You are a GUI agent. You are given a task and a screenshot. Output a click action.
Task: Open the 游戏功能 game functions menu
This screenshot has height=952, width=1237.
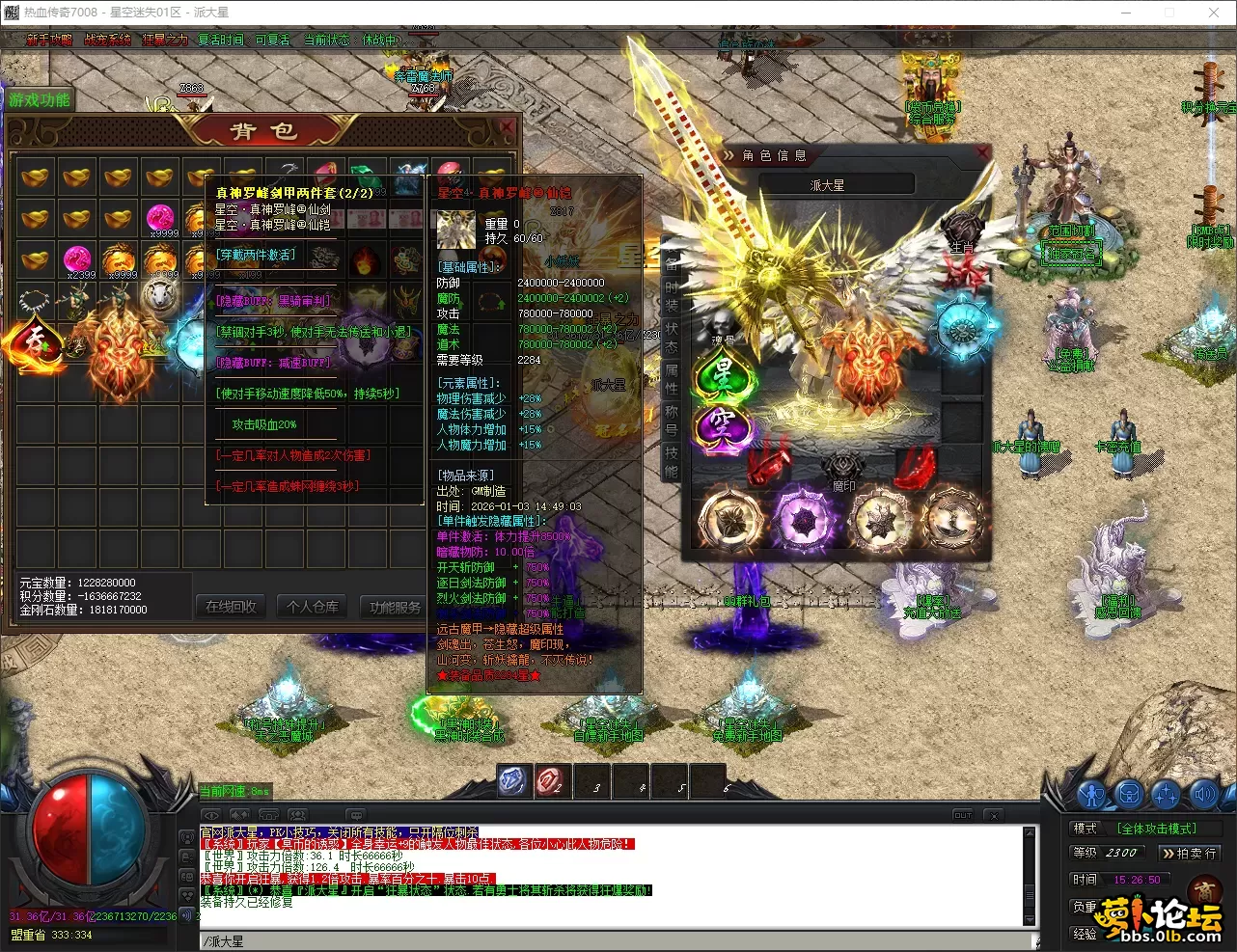click(x=40, y=100)
